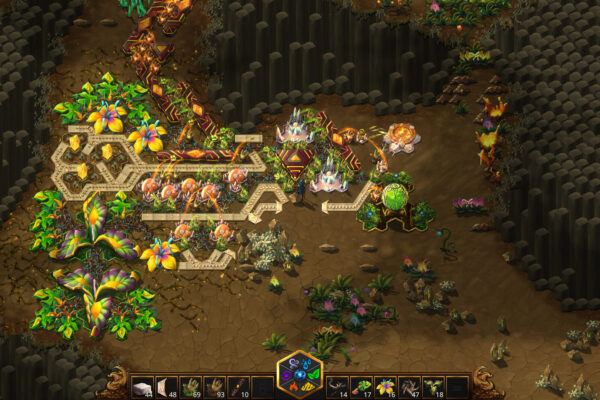Image resolution: width=600 pixels, height=400 pixels.
Task: Select the wooden rod slot with 10
Action: click(x=239, y=385)
